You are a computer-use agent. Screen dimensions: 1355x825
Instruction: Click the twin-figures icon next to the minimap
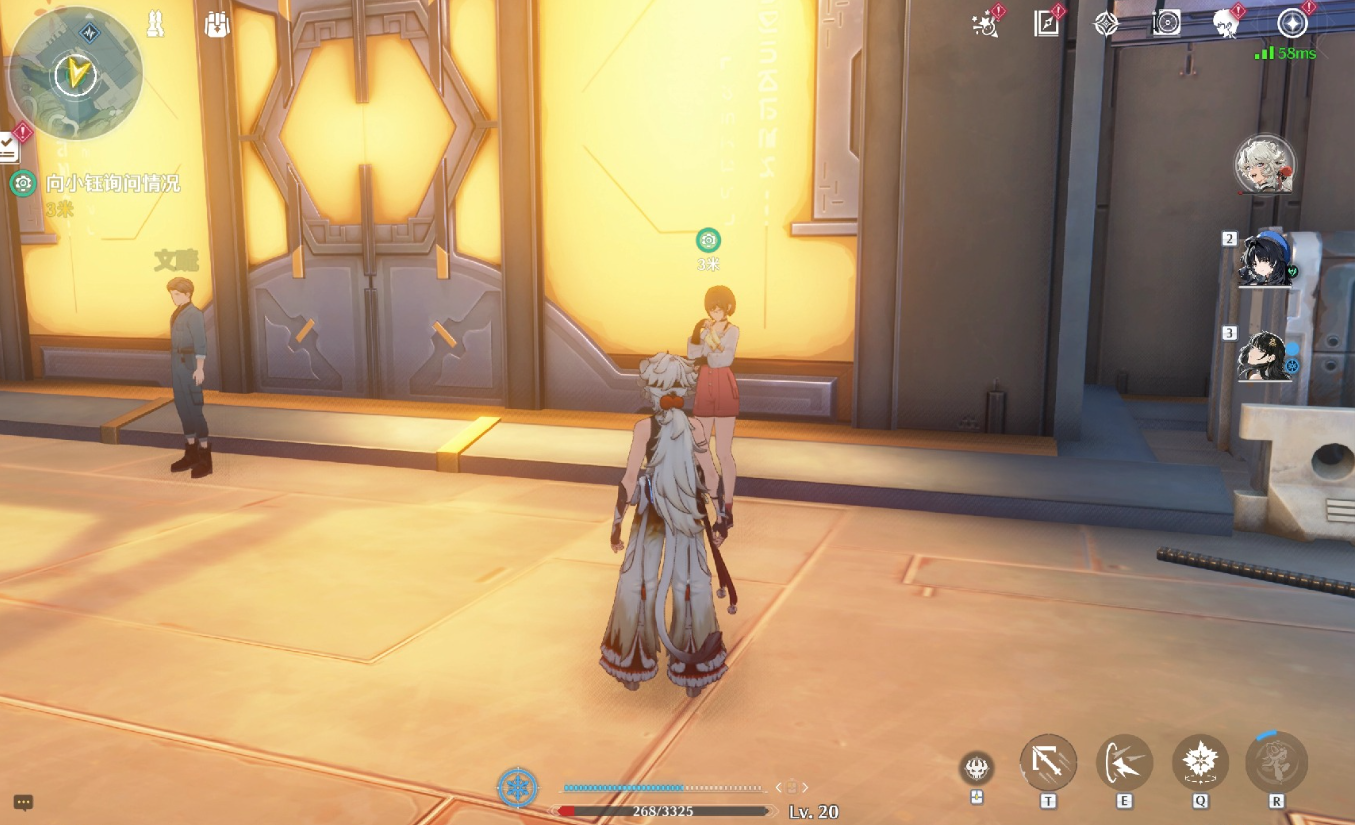156,25
